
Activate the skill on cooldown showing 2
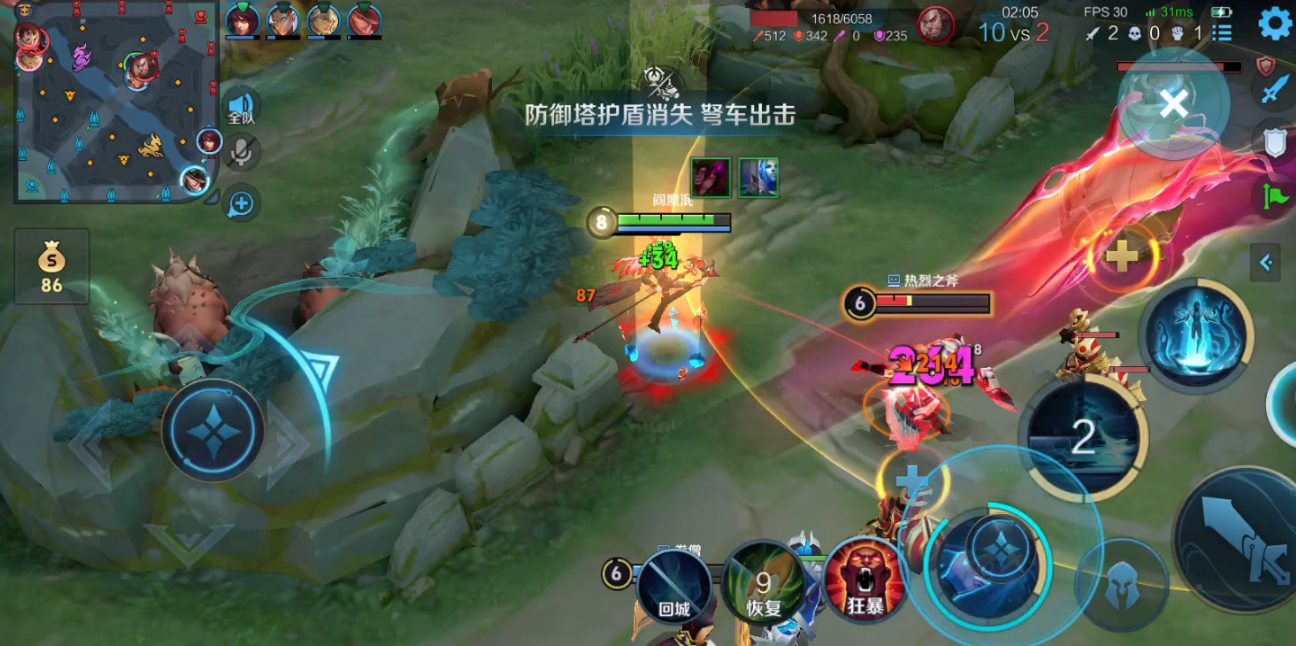[1083, 437]
